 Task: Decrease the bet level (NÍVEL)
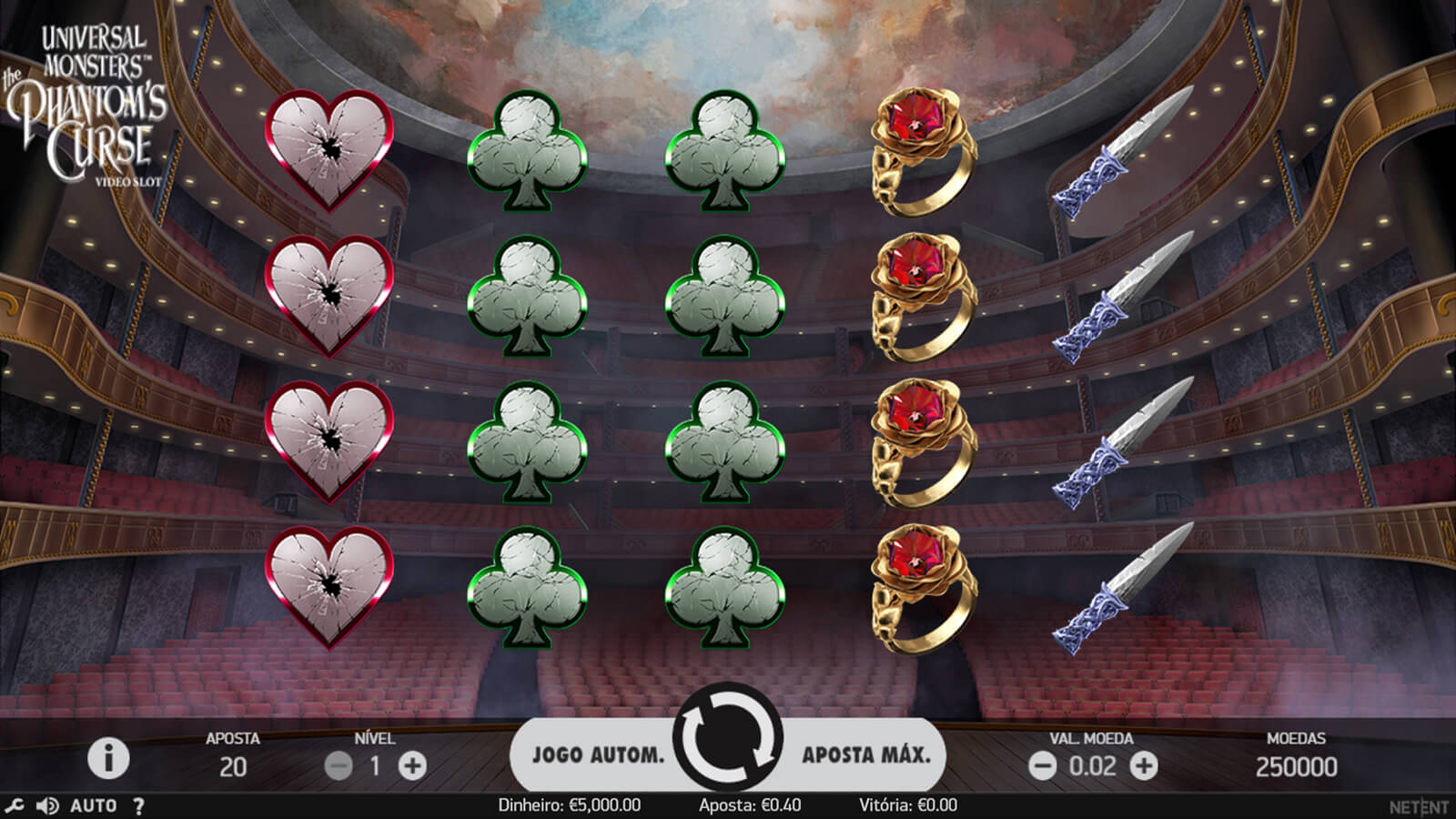click(x=339, y=766)
